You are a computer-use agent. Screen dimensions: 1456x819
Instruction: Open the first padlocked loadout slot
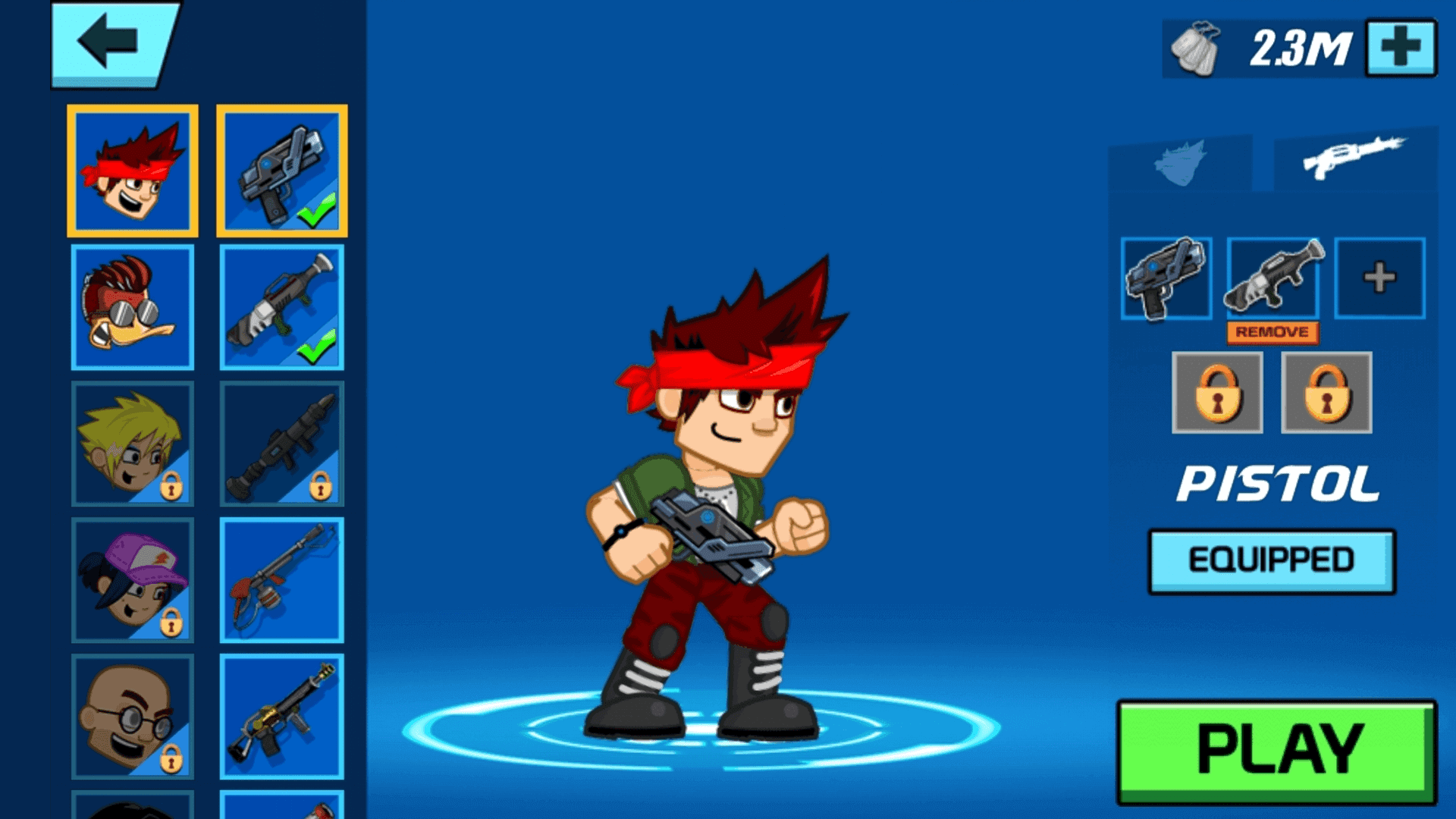click(1219, 393)
